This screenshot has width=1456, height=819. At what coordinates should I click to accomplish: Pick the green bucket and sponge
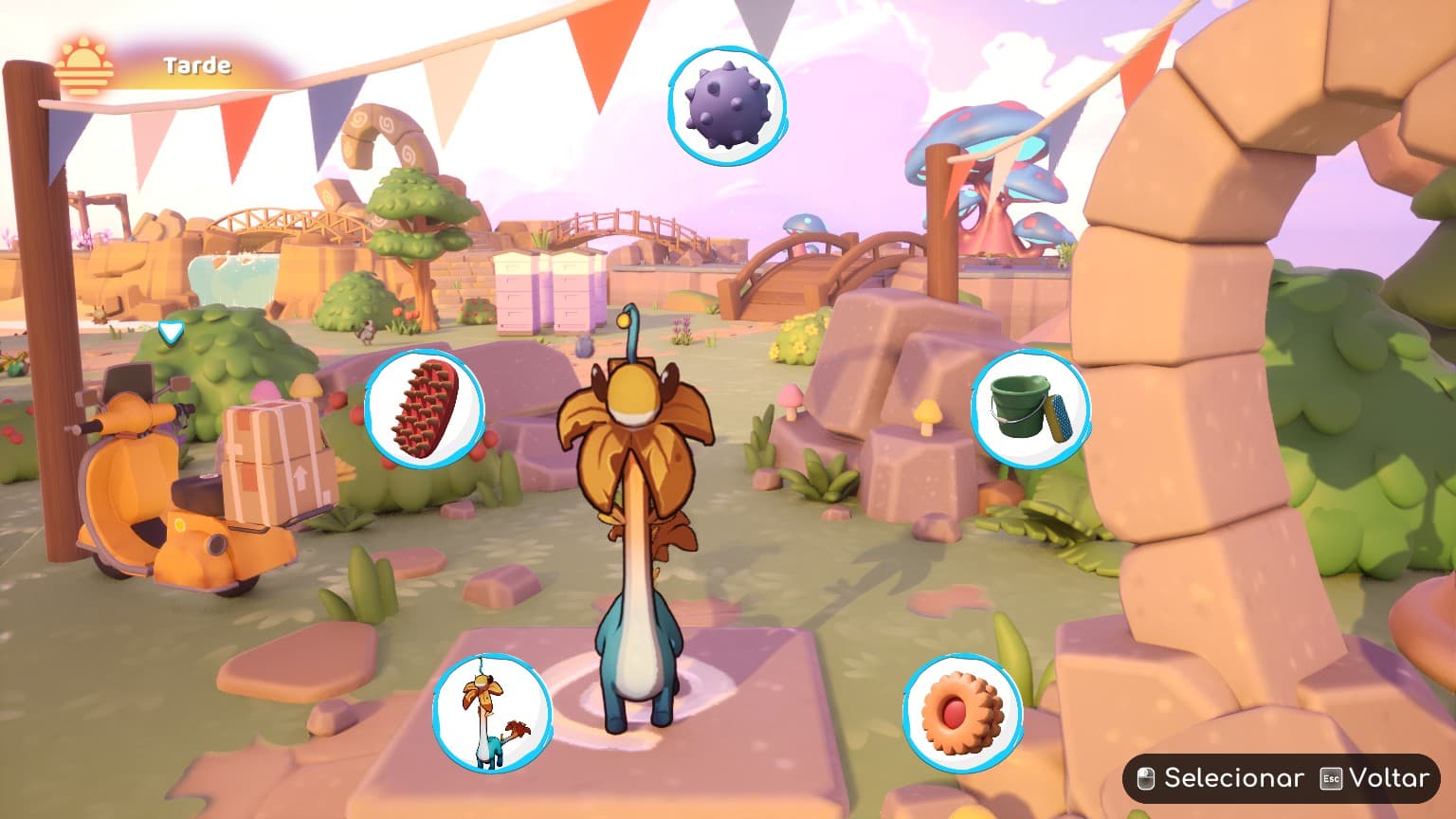click(x=1030, y=409)
